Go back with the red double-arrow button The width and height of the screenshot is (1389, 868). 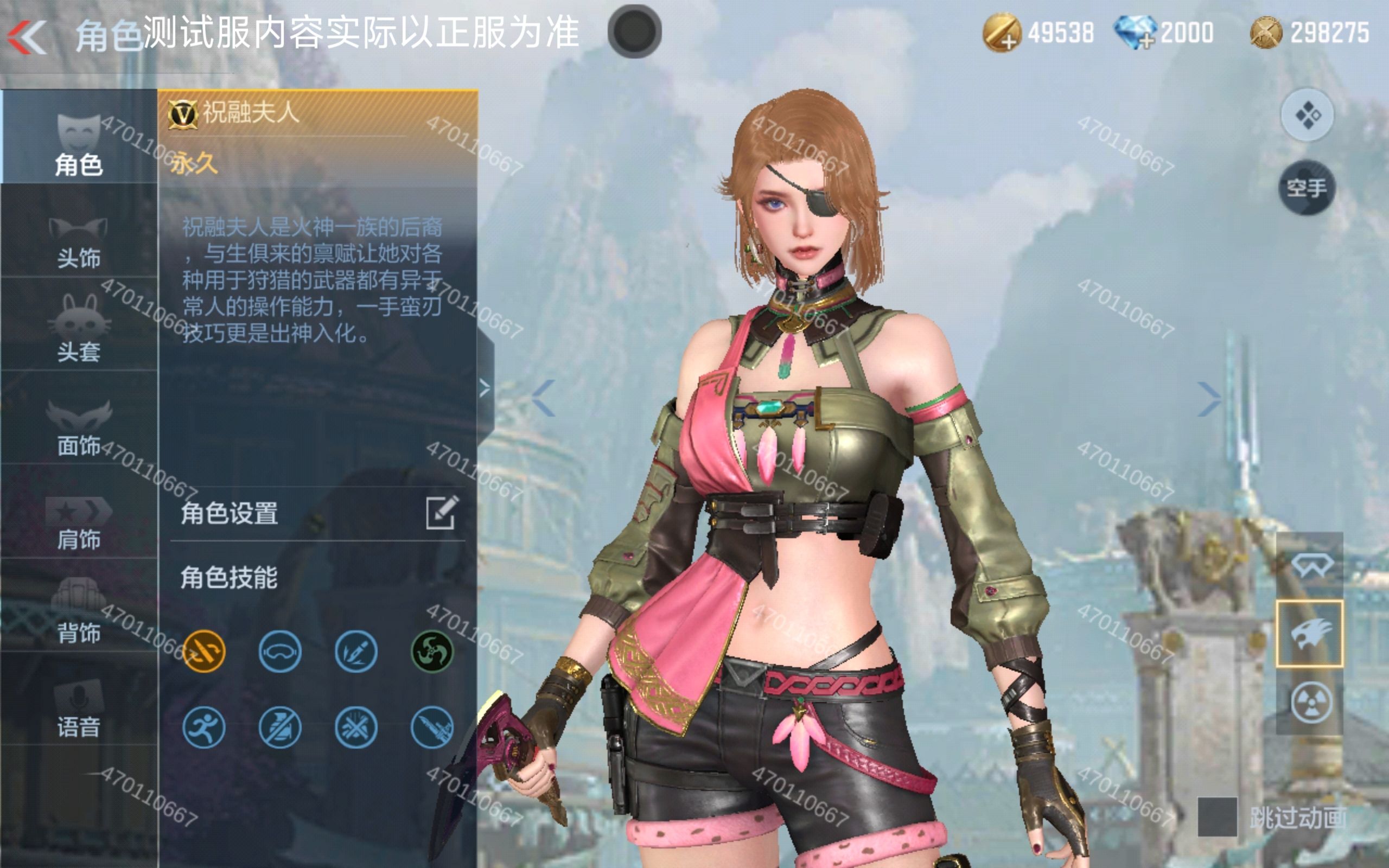pyautogui.click(x=27, y=37)
